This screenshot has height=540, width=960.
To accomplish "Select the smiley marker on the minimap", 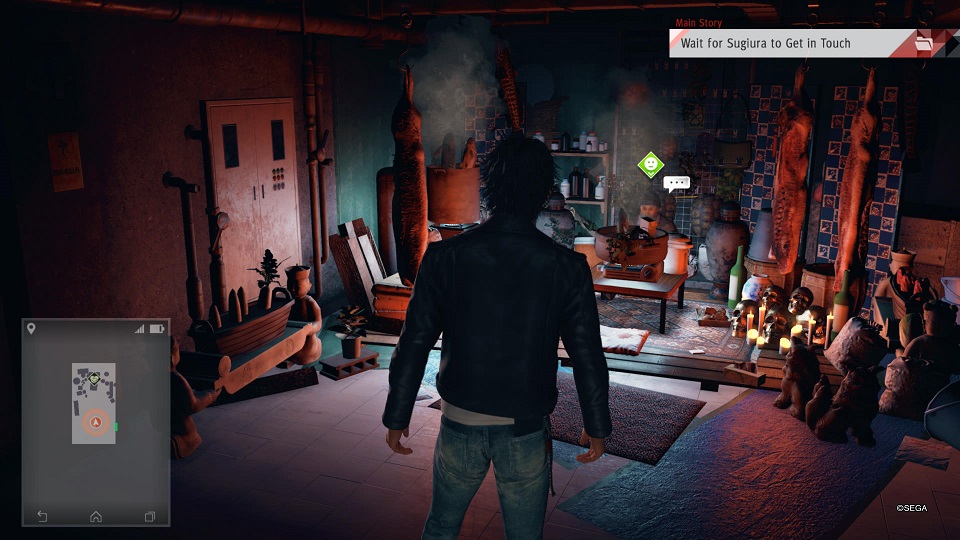I will click(x=94, y=379).
